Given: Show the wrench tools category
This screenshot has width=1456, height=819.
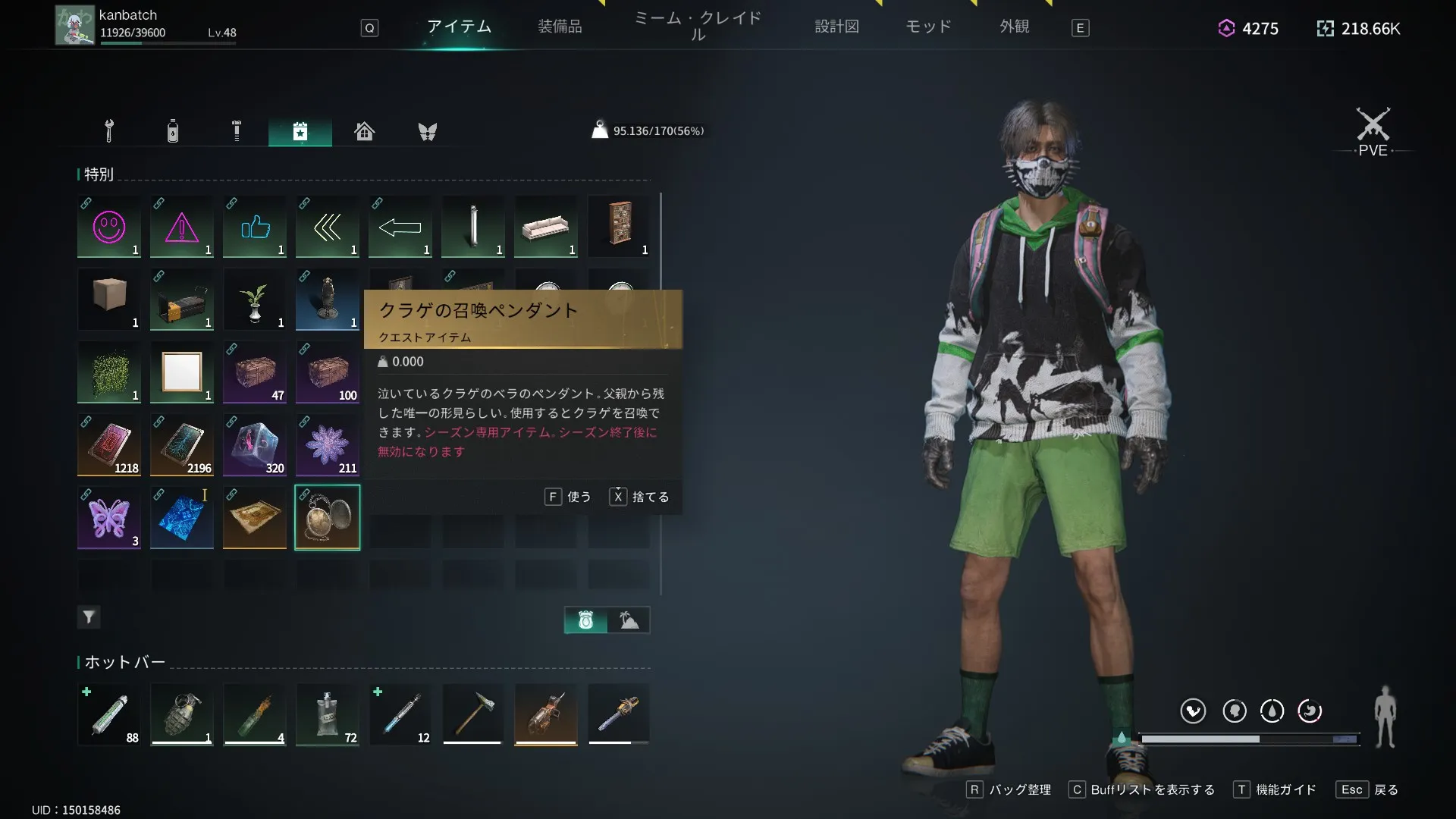Looking at the screenshot, I should click(109, 131).
